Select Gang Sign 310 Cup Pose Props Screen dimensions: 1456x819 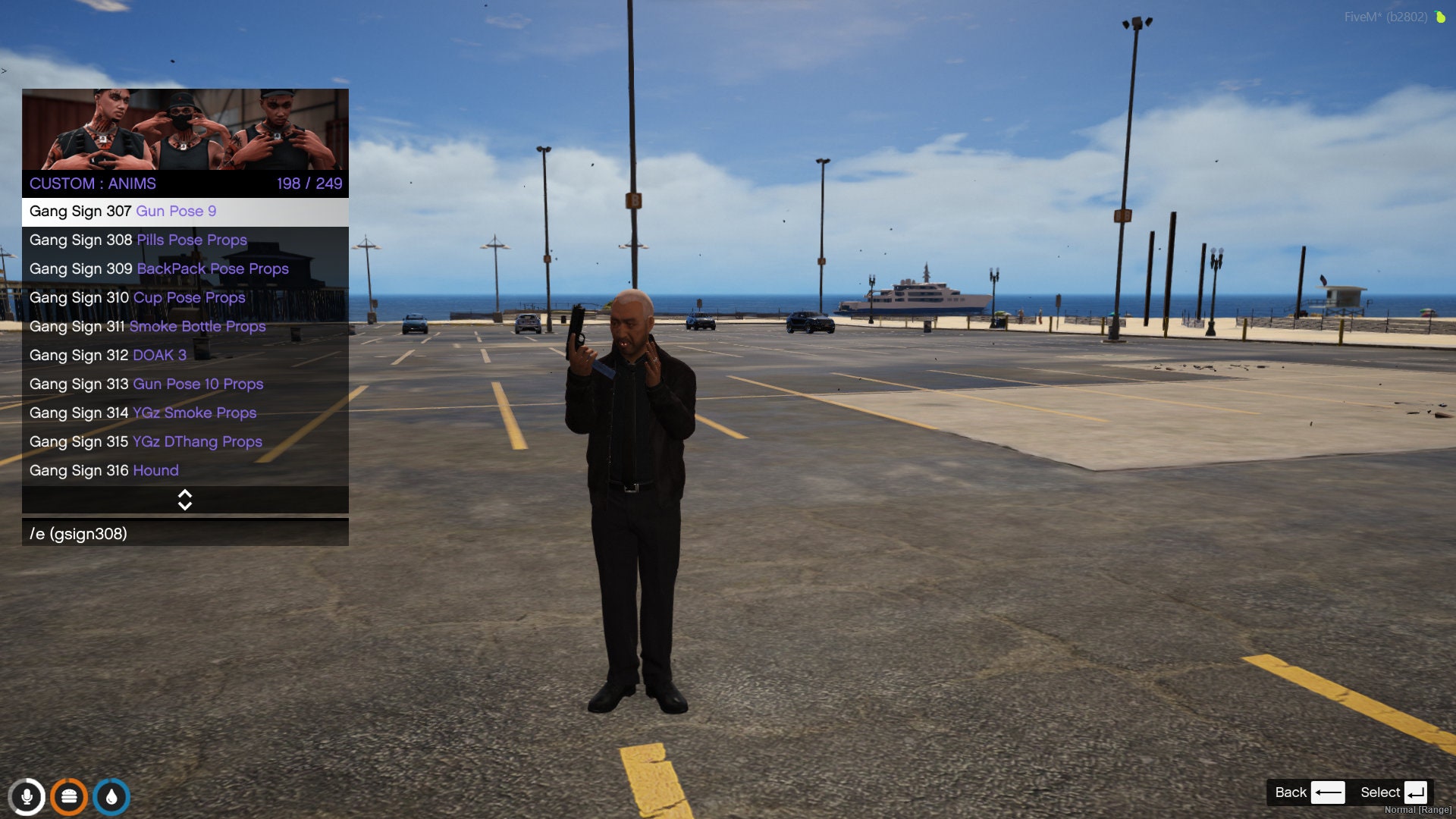pyautogui.click(x=136, y=297)
